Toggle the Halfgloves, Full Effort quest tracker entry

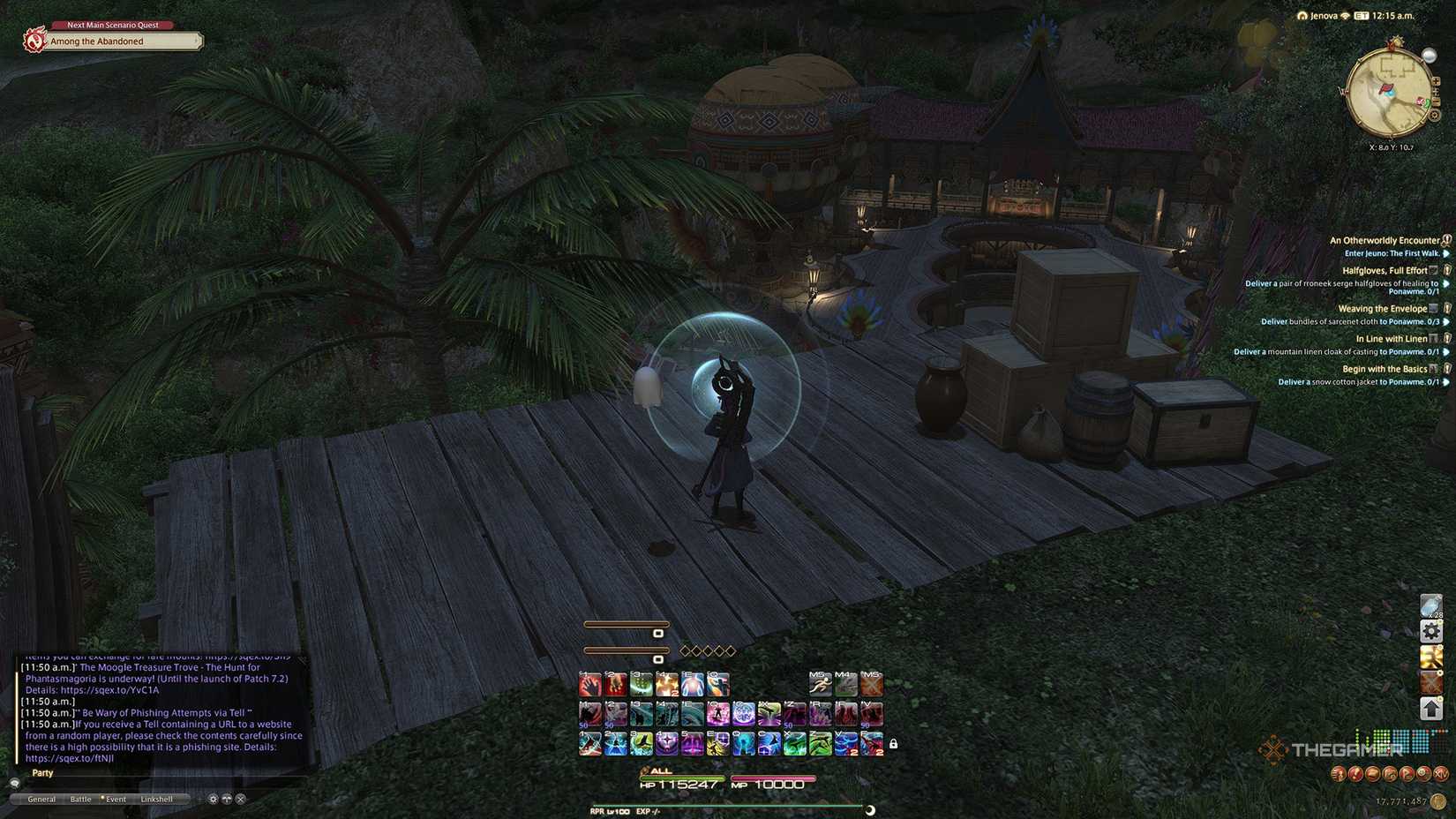[x=1385, y=270]
